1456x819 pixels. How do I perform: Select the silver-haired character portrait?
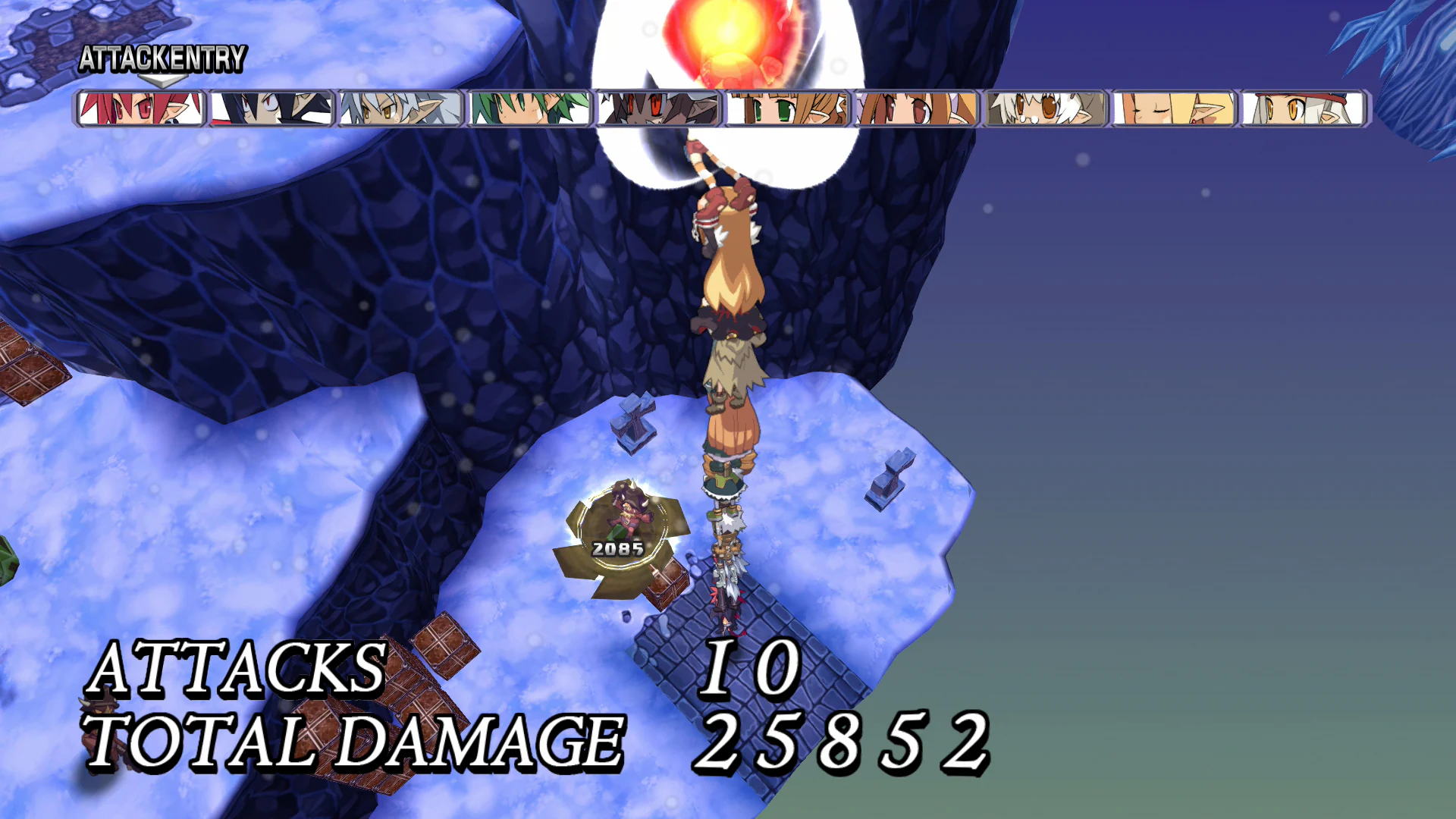[x=399, y=108]
